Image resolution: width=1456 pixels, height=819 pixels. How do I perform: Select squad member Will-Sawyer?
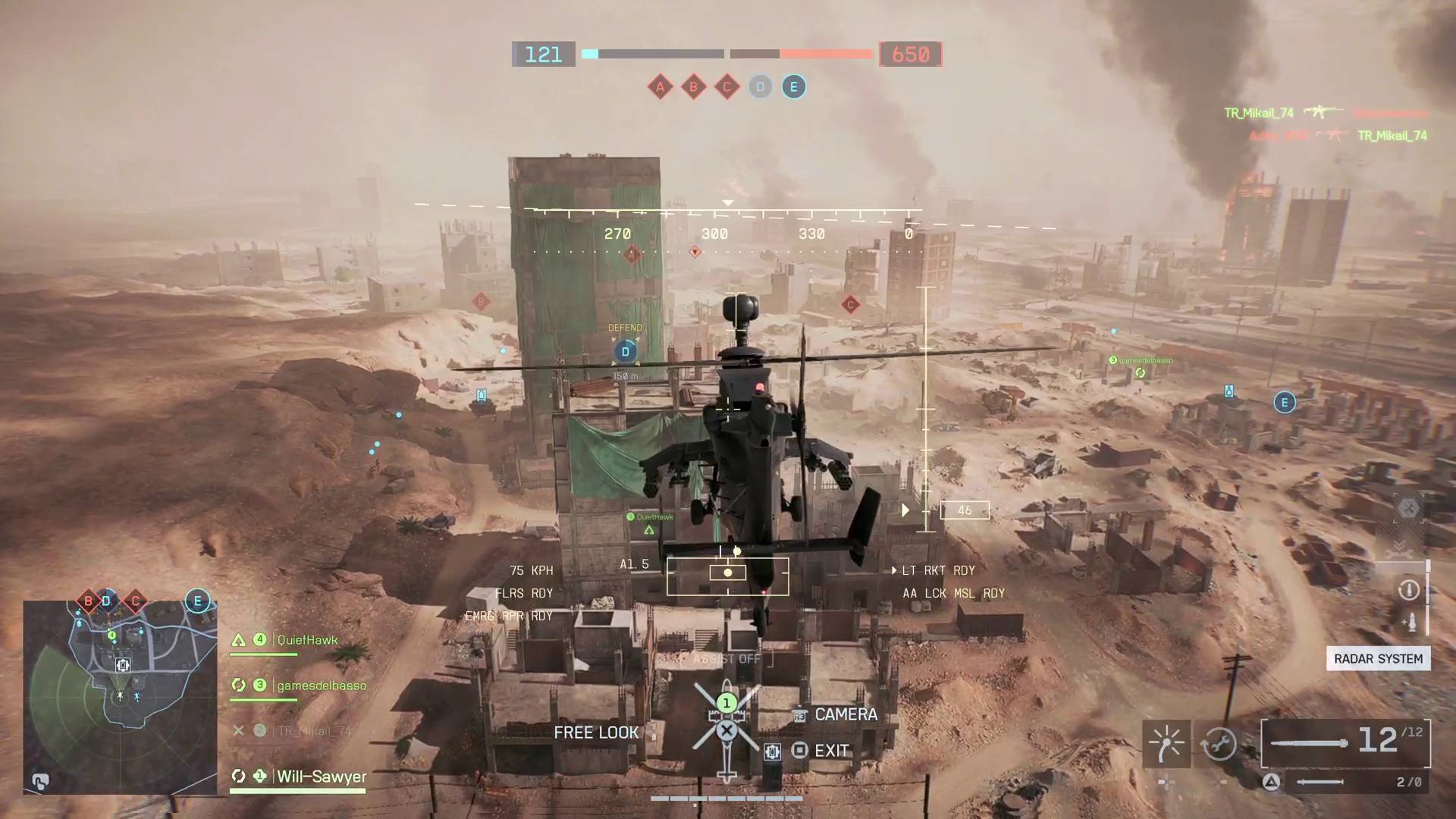322,777
